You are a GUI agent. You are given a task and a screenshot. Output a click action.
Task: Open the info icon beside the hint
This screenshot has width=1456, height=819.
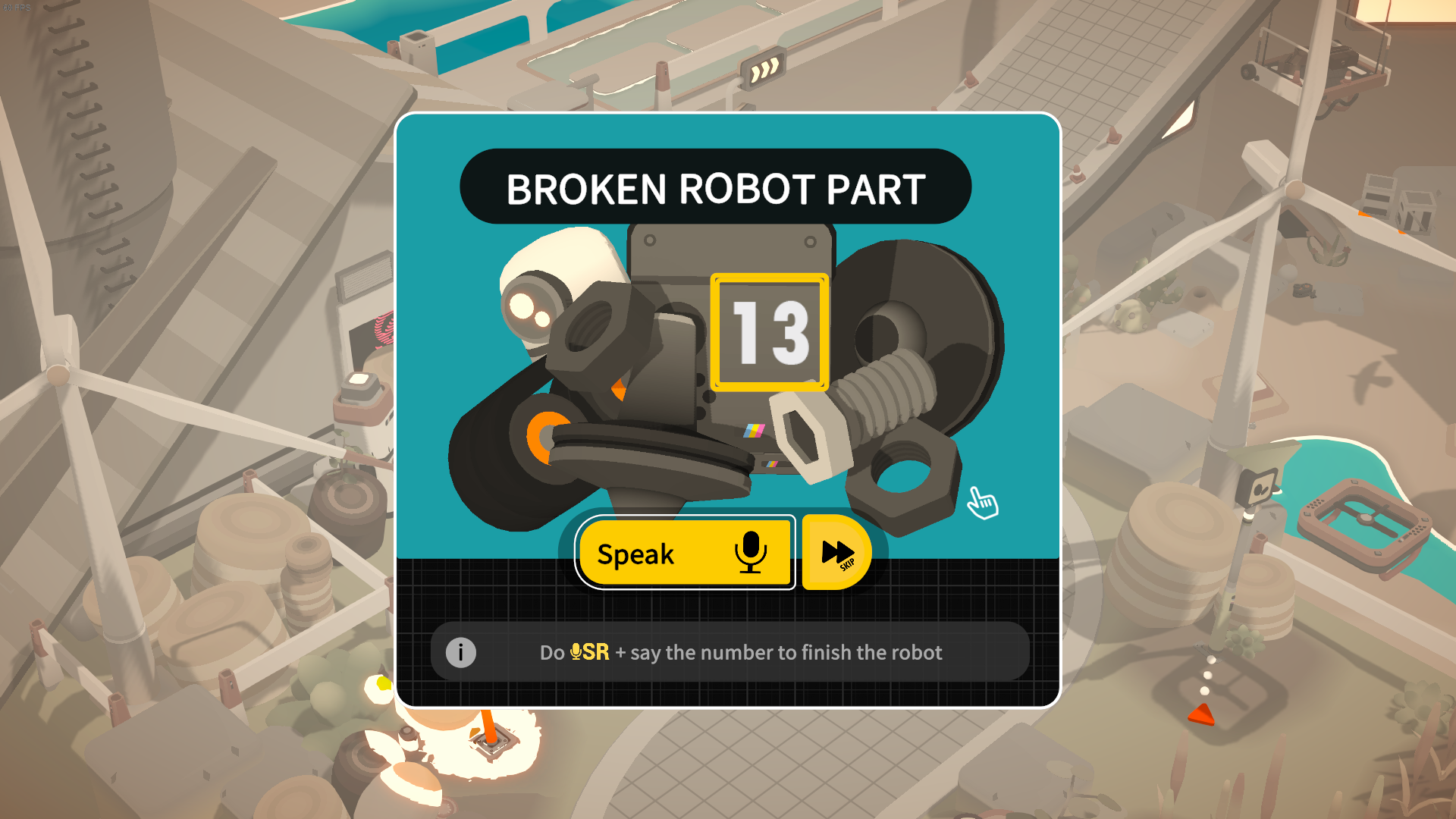coord(460,652)
